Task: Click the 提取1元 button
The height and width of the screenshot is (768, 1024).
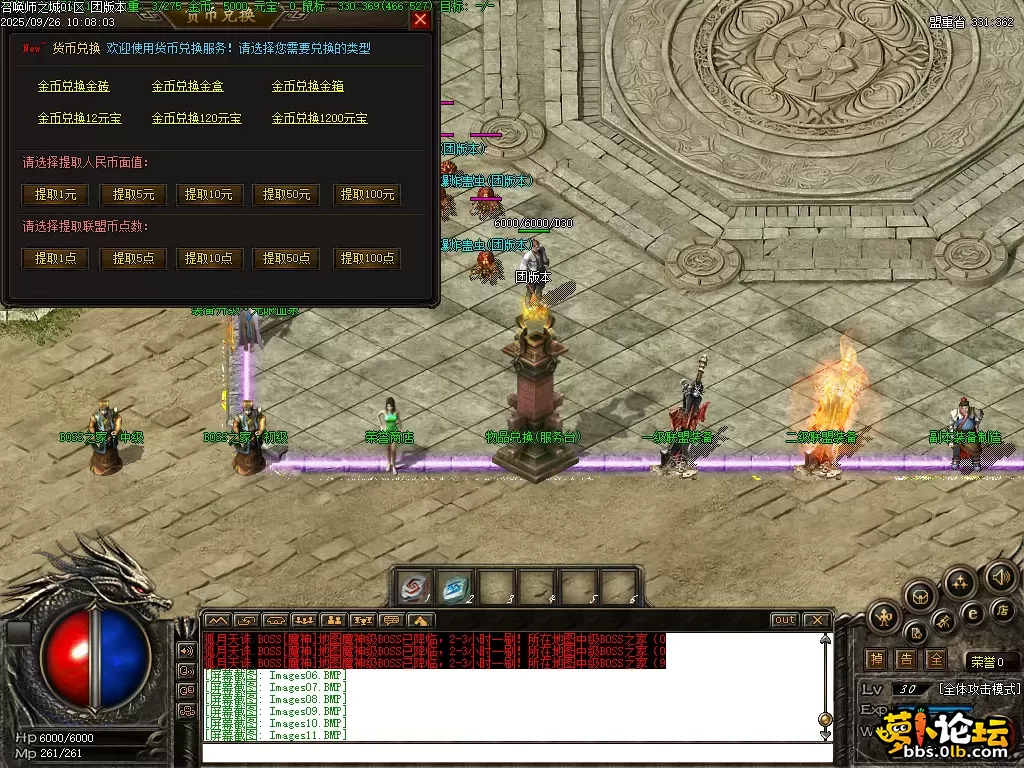Action: pos(55,195)
